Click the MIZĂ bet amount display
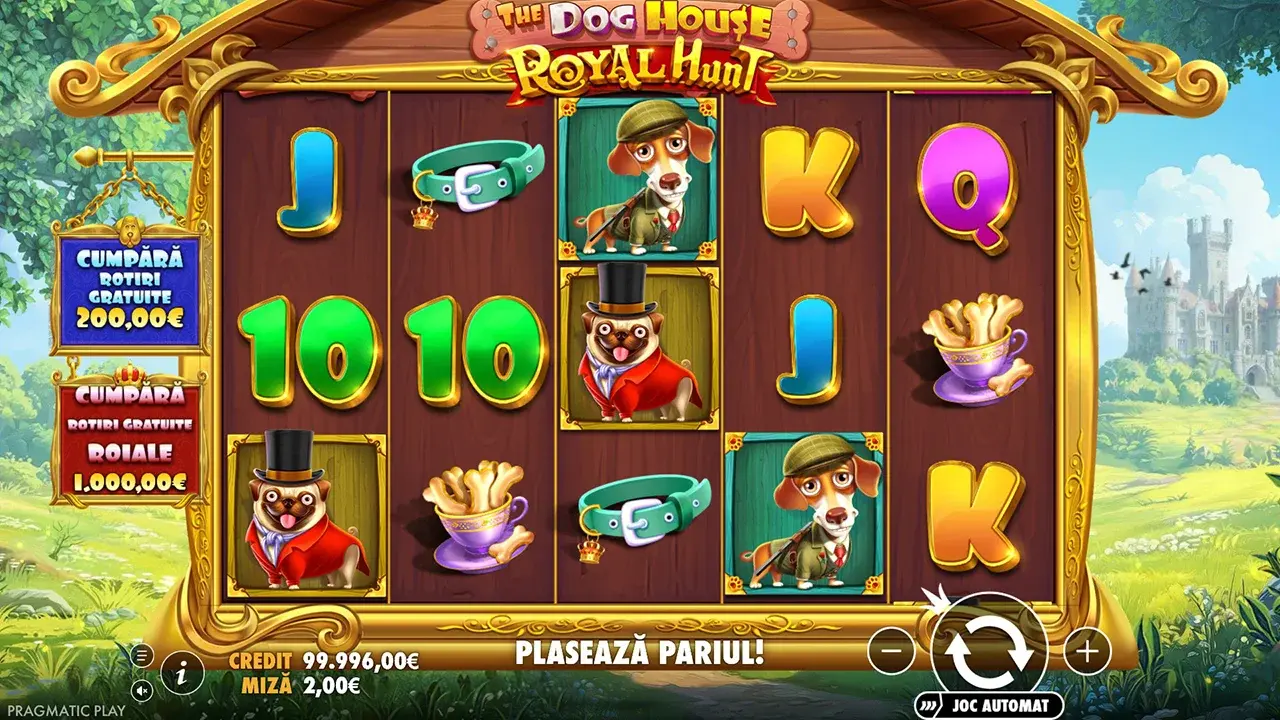This screenshot has width=1280, height=720. click(x=300, y=685)
